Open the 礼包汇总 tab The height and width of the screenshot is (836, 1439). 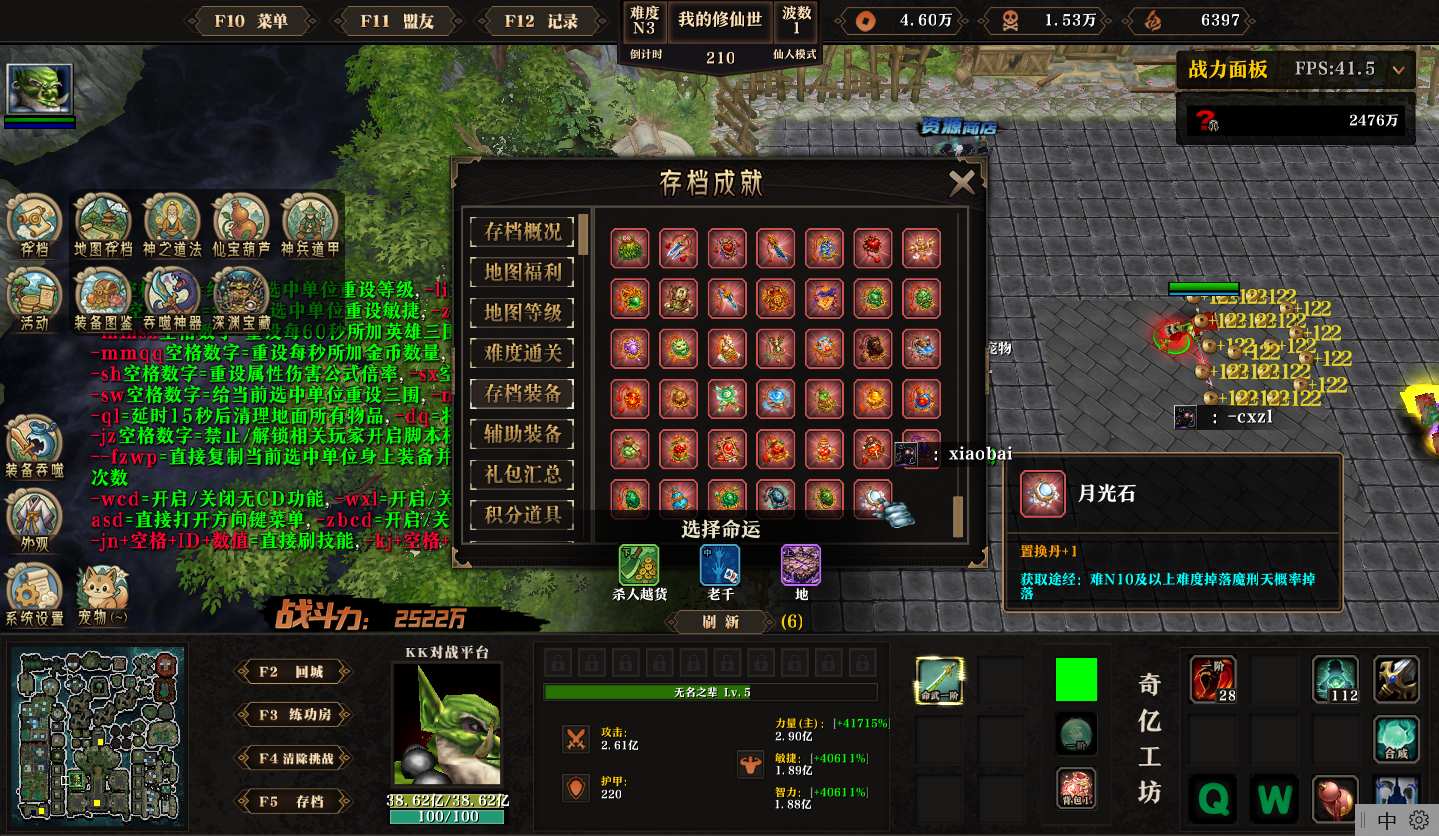pos(522,474)
